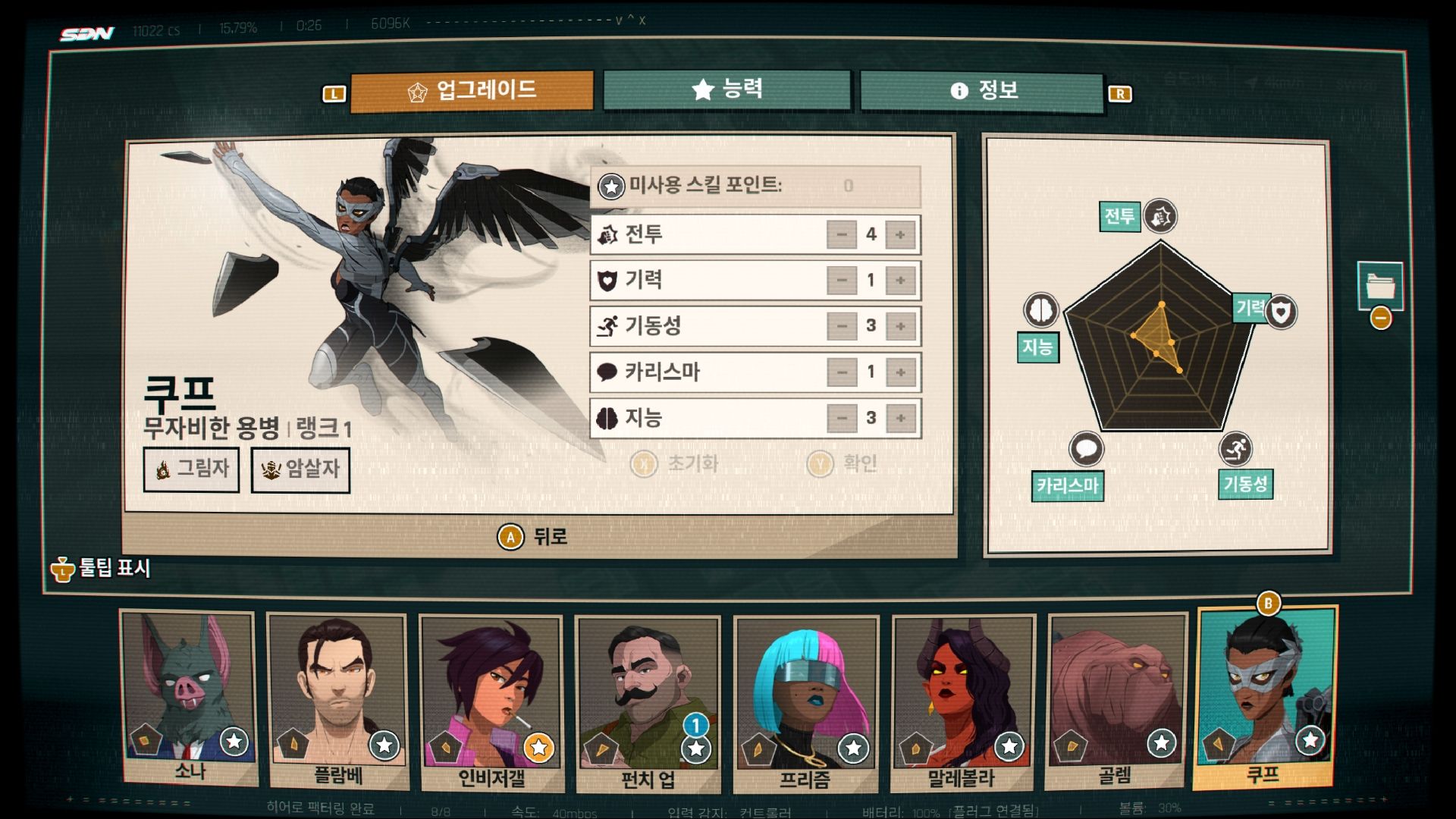The image size is (1456, 819).
Task: Select the 업그레이드 tab
Action: coord(472,92)
